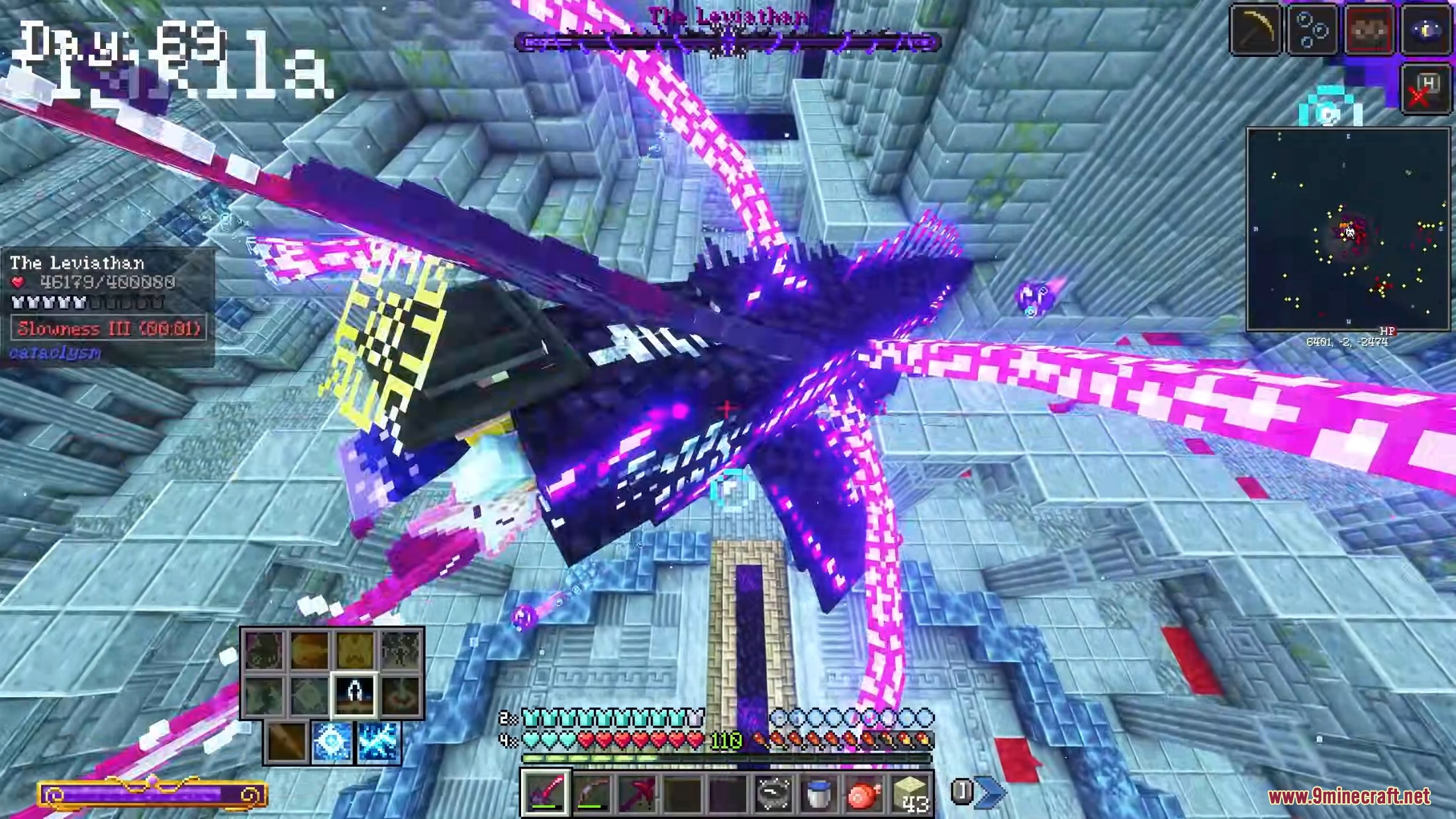Activate the crossed ice blades ability icon

point(377,742)
